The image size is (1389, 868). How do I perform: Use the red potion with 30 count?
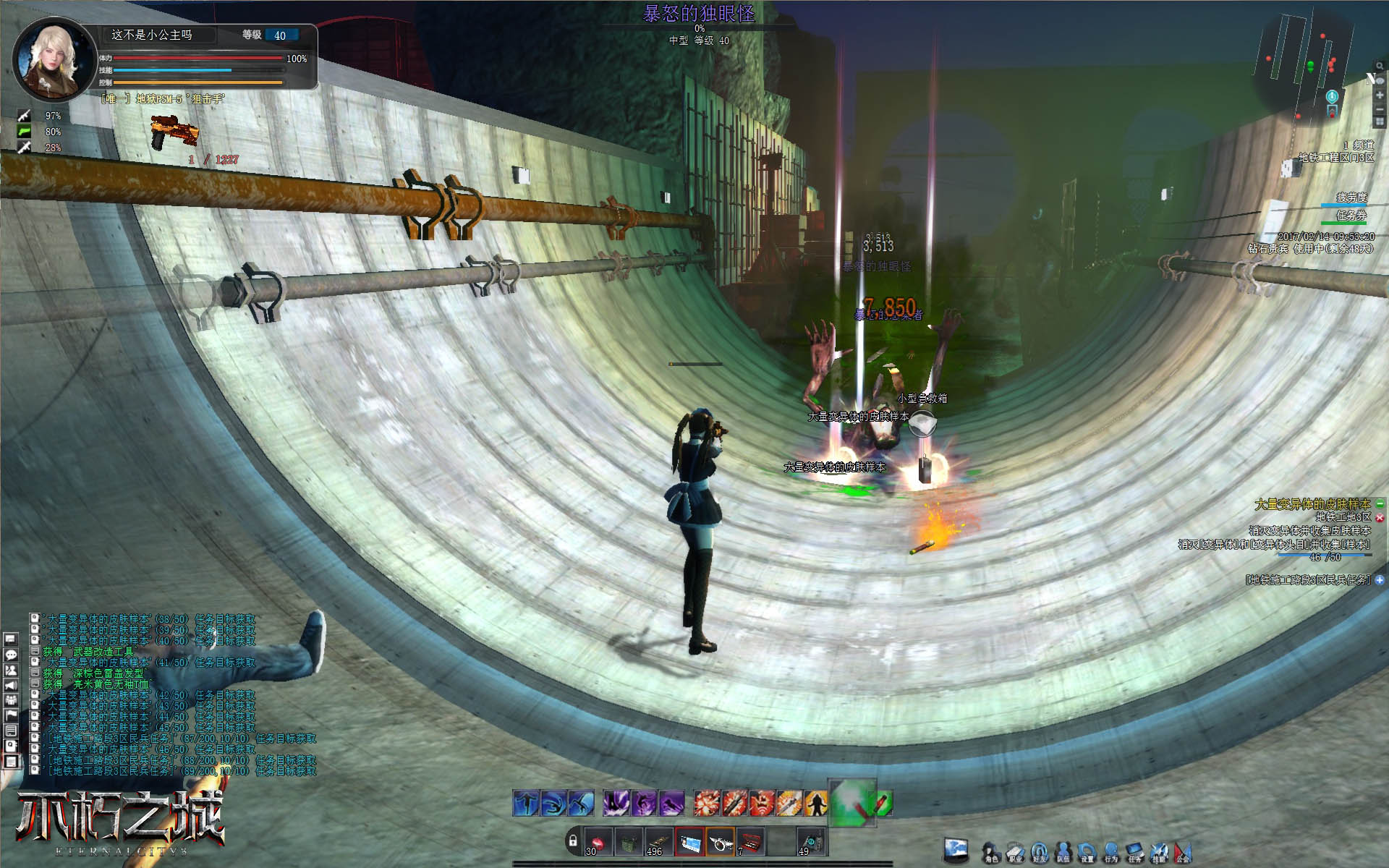pos(598,842)
